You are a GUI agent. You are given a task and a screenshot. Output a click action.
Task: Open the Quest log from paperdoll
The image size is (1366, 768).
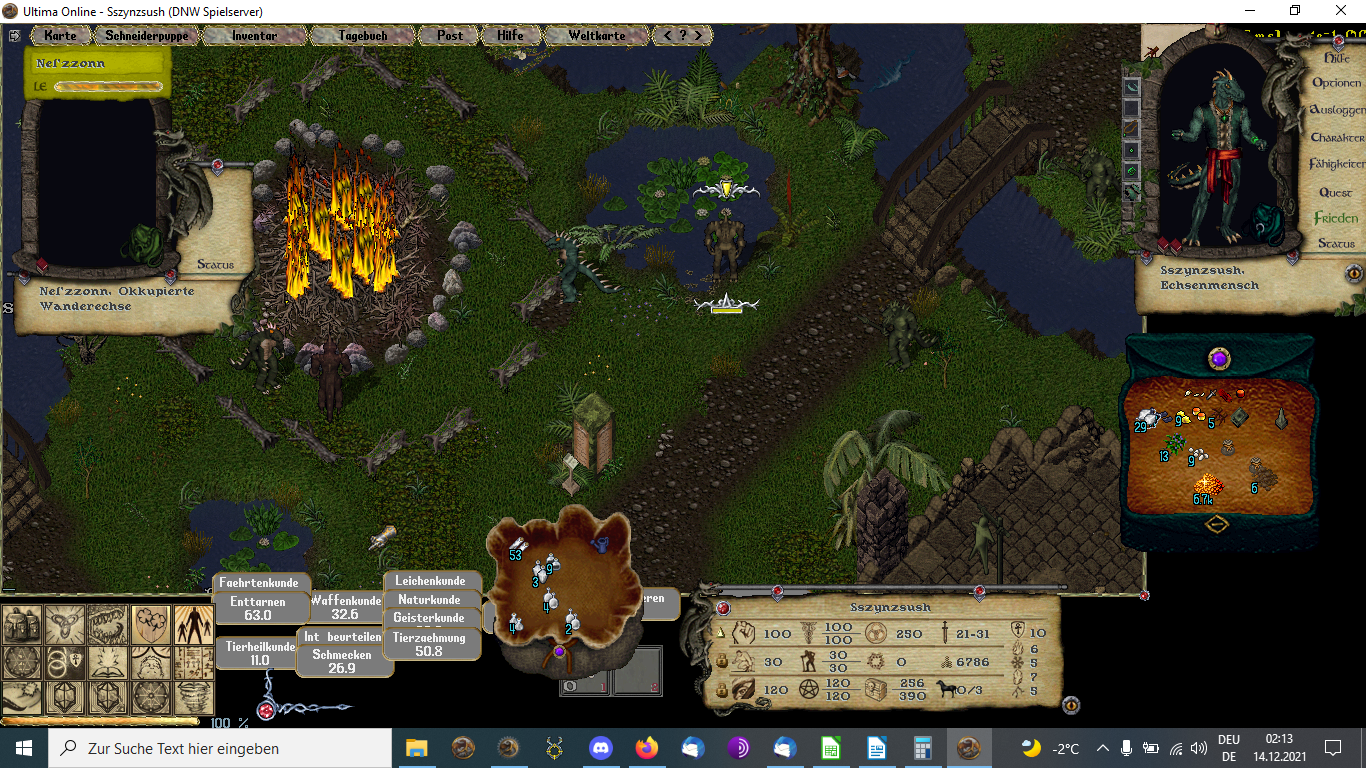(1335, 192)
